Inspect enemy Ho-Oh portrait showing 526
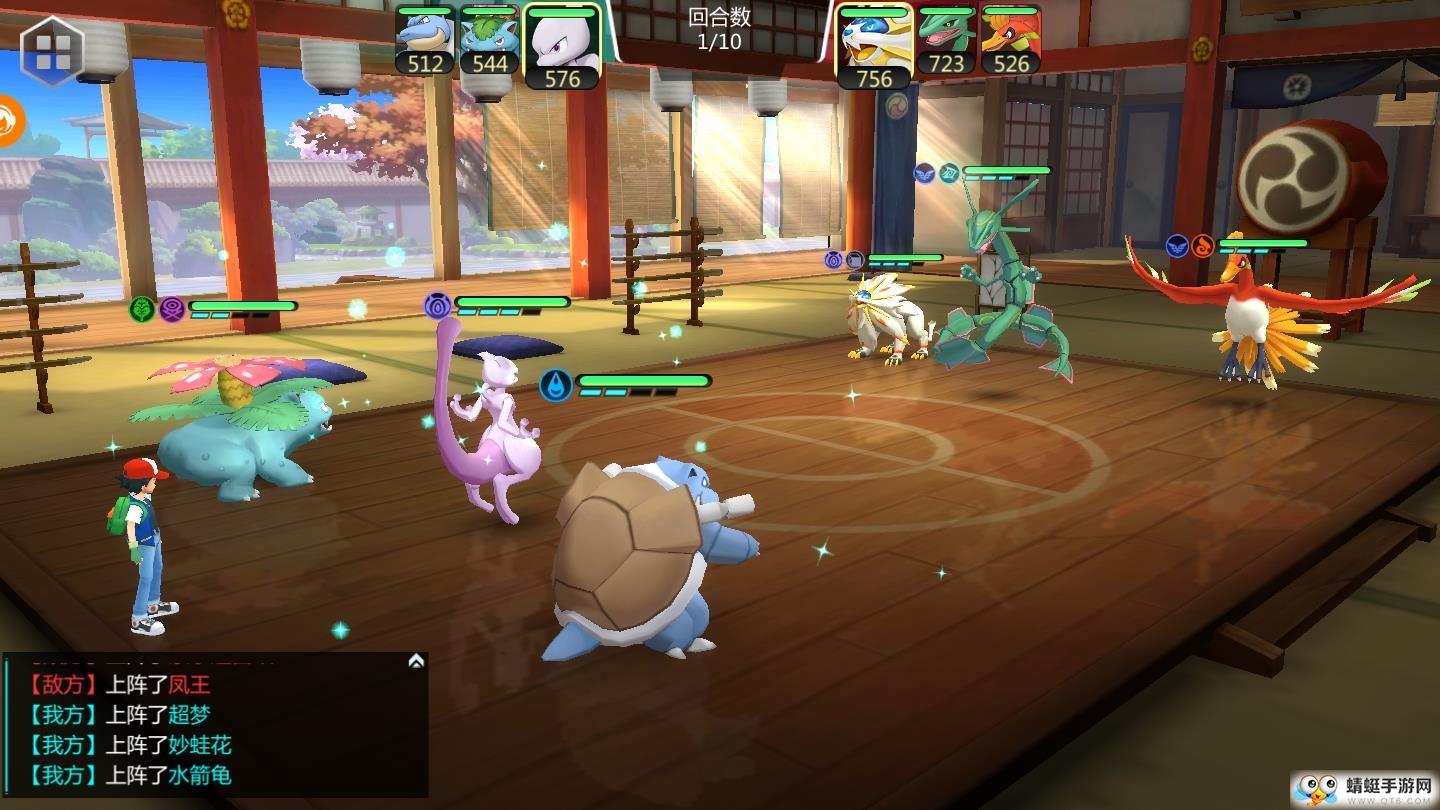1440x810 pixels. [1010, 41]
